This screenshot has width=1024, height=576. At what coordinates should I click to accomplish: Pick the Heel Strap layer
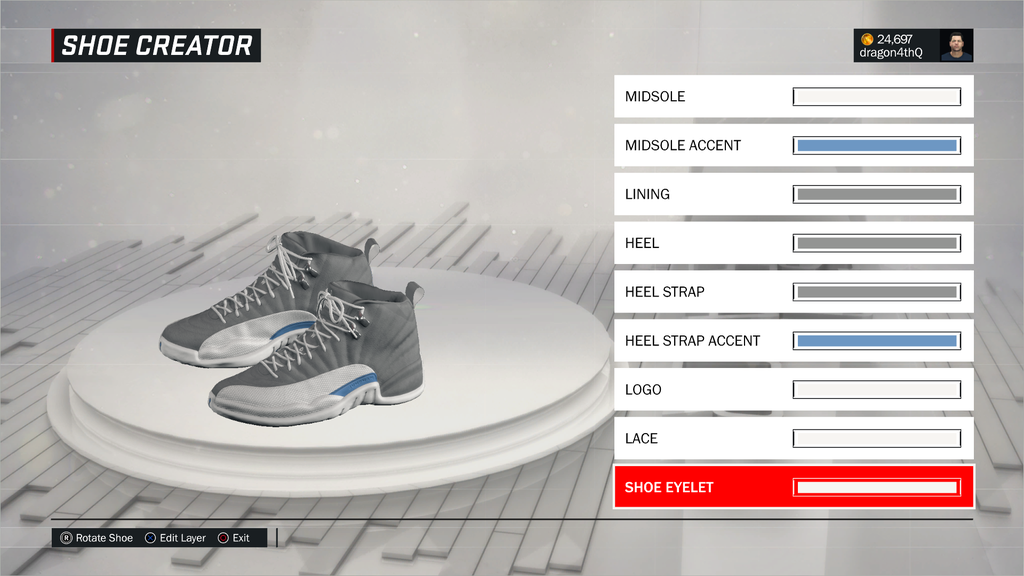pyautogui.click(x=793, y=292)
